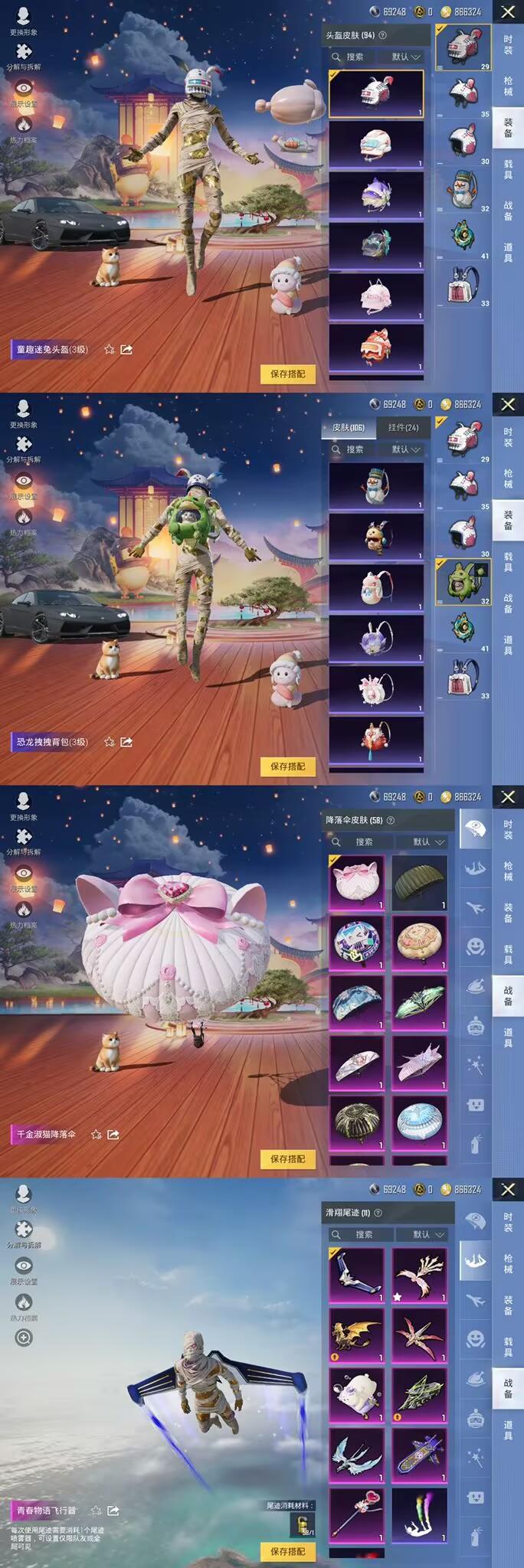The width and height of the screenshot is (524, 1568).
Task: Share the 恐龙拽拽背包 skin
Action: 126,742
